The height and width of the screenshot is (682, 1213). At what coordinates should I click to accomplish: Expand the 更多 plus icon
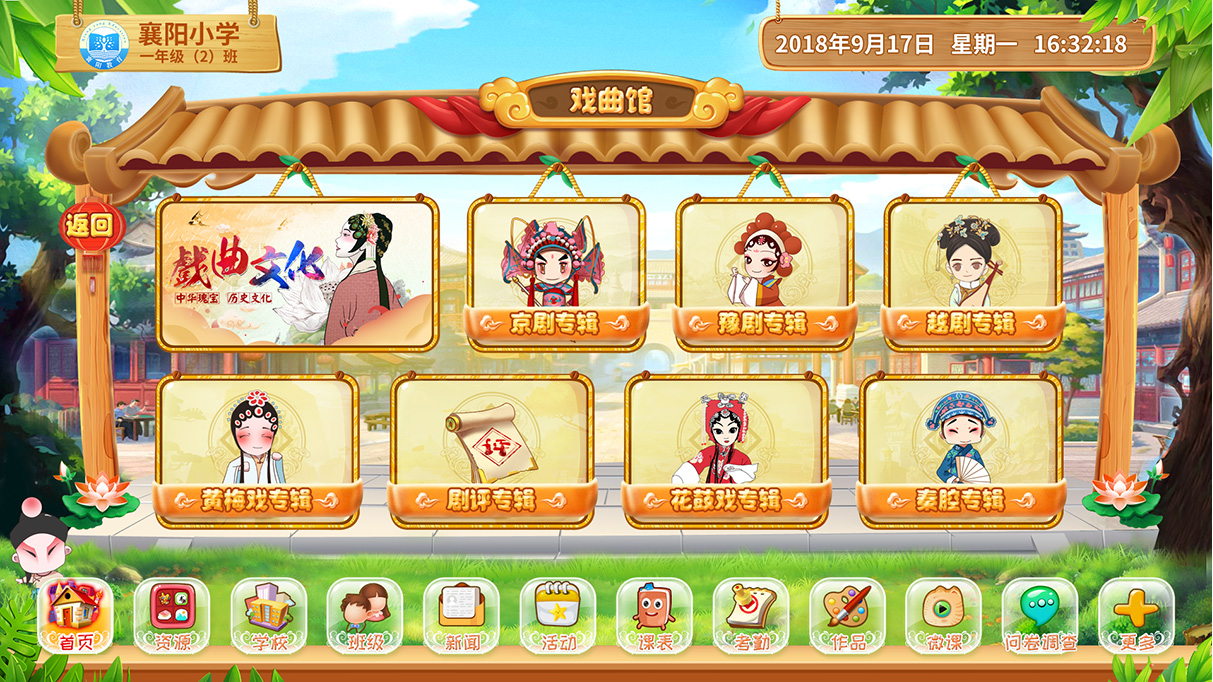click(x=1136, y=615)
